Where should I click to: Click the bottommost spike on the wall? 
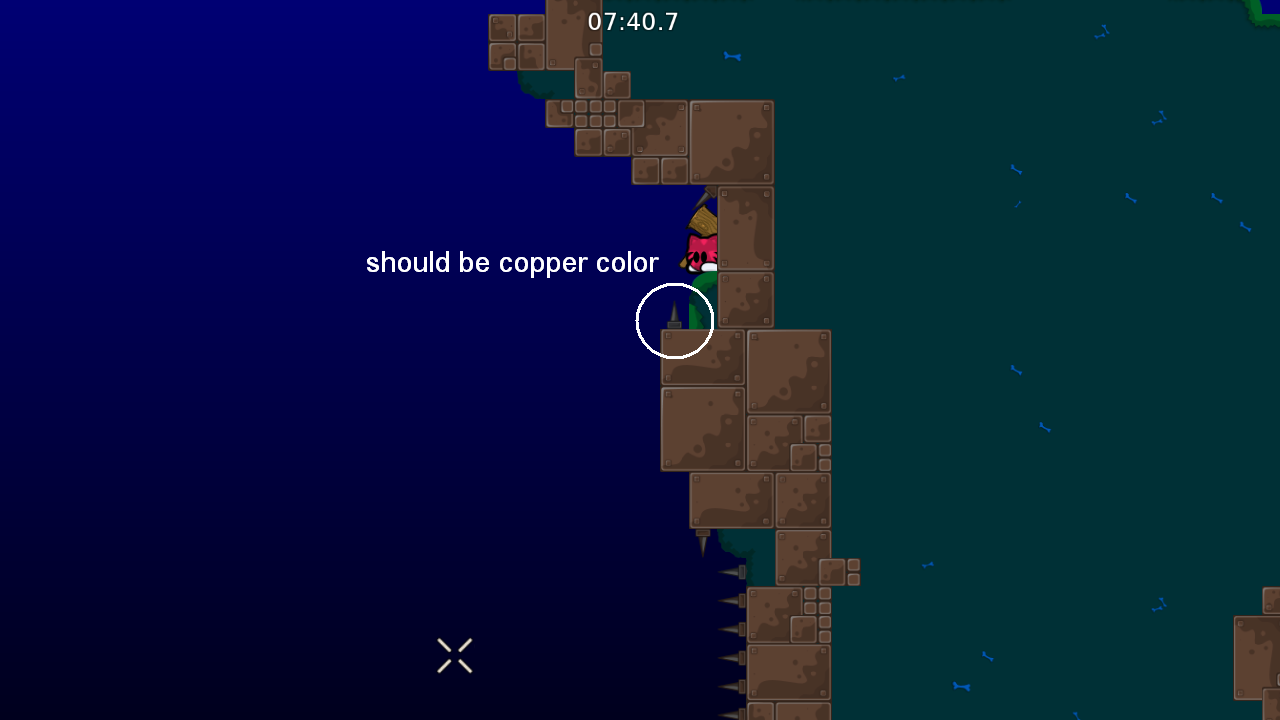pos(729,712)
